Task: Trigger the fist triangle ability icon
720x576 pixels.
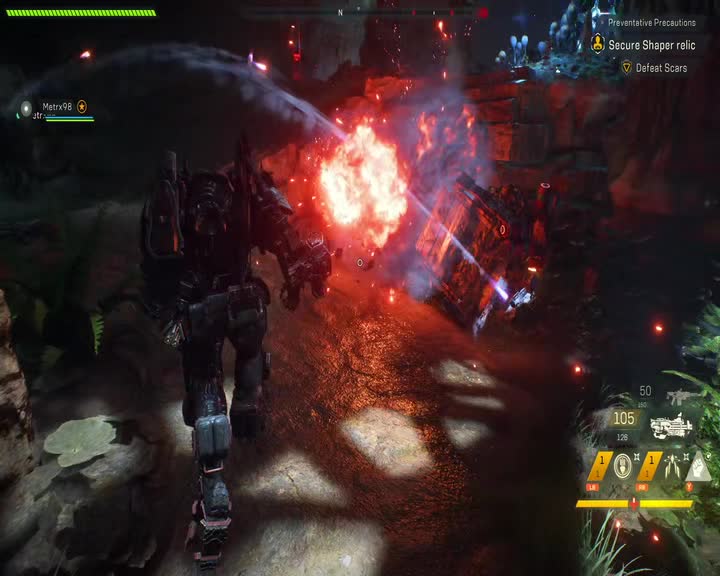Action: pyautogui.click(x=699, y=466)
